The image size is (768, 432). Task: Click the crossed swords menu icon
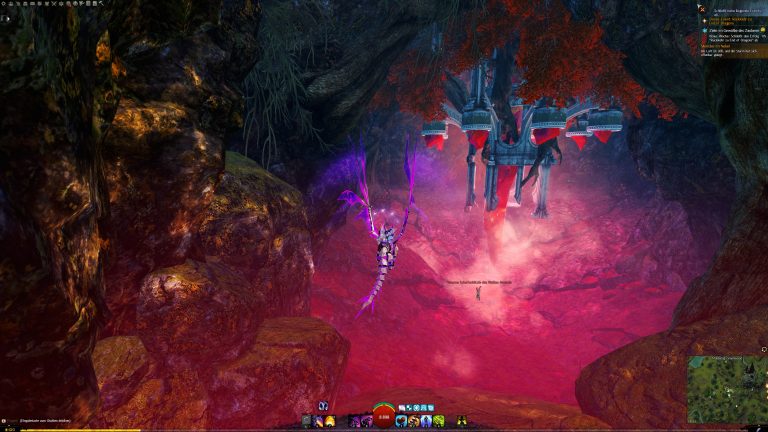pos(54,3)
